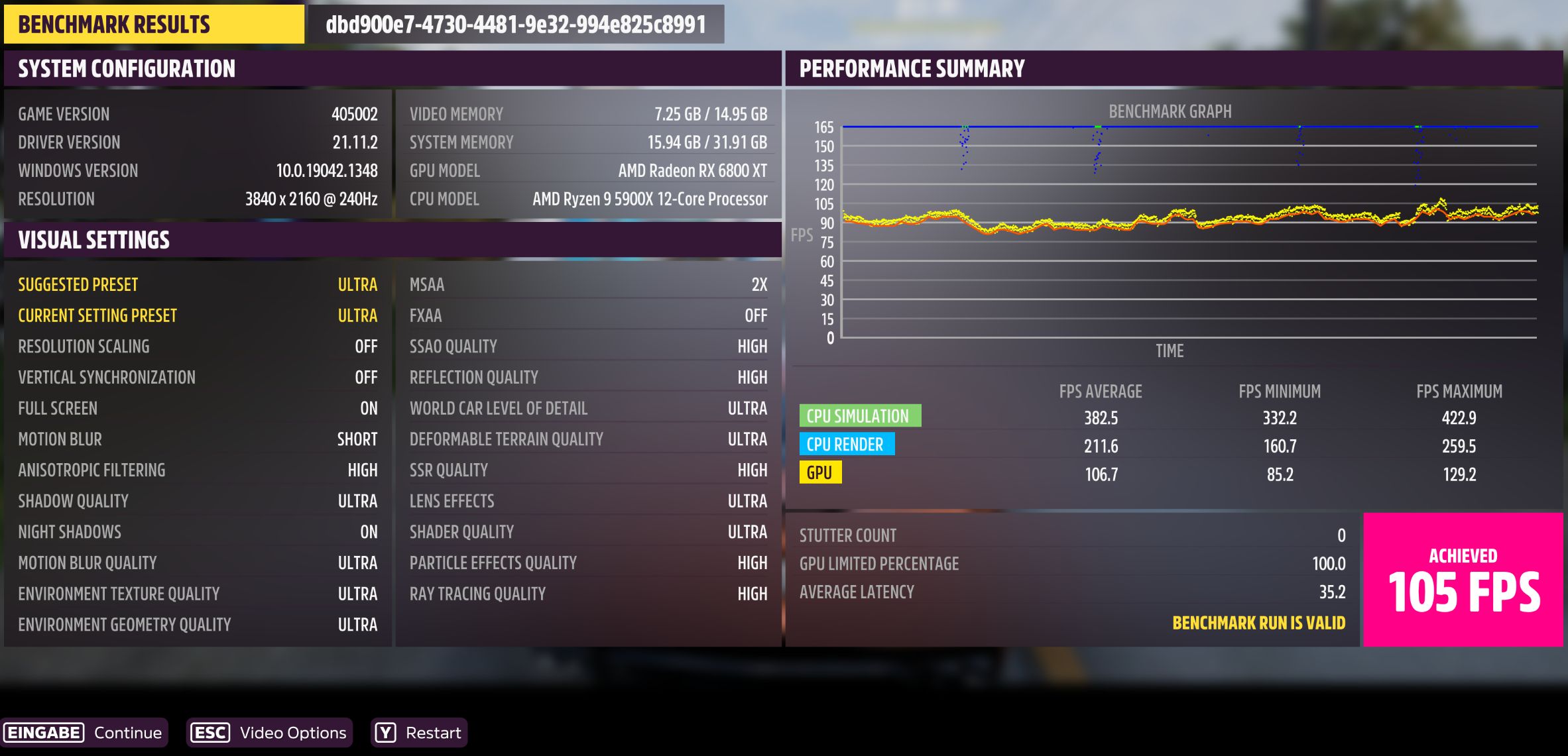
Task: Click the ESC key icon near Video Options
Action: (x=209, y=732)
